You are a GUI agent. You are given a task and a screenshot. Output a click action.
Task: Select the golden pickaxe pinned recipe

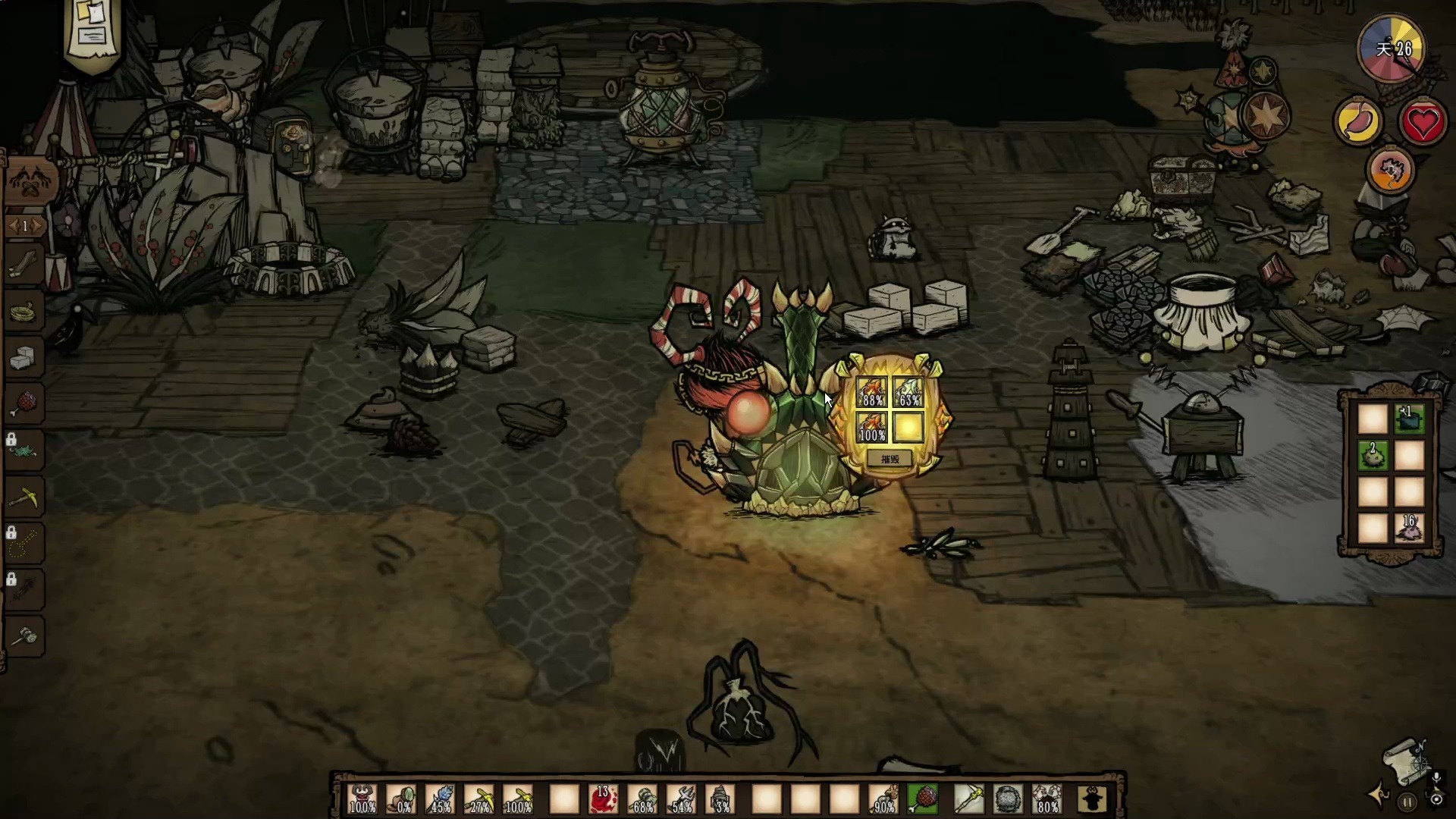[x=24, y=497]
